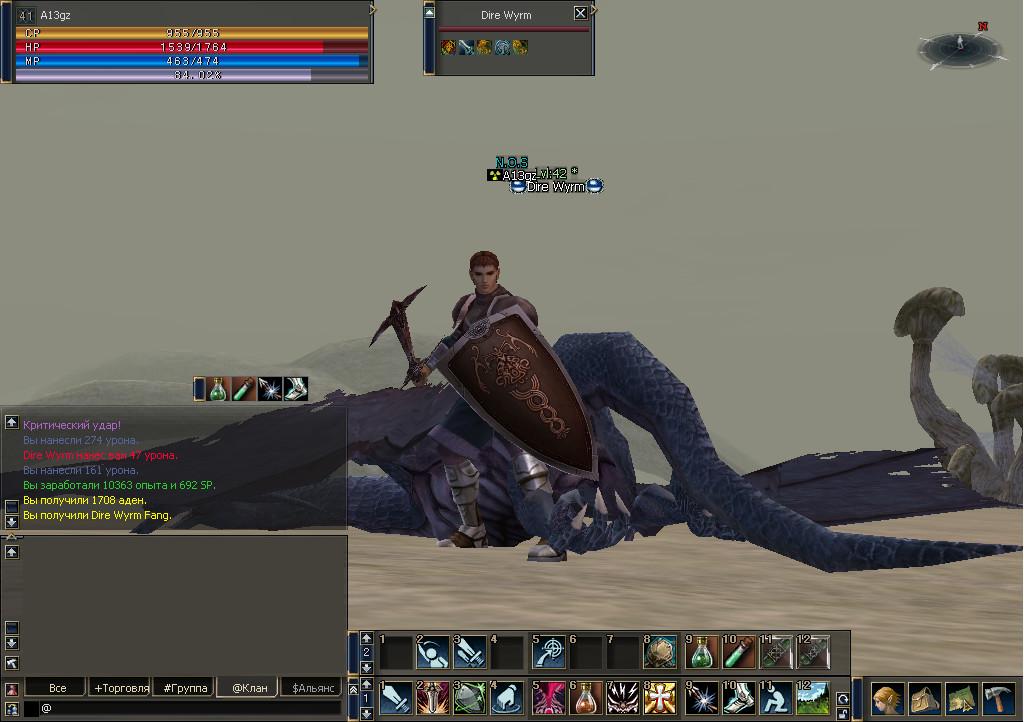Open the inventory bag icon
1024x722 pixels.
[924, 697]
